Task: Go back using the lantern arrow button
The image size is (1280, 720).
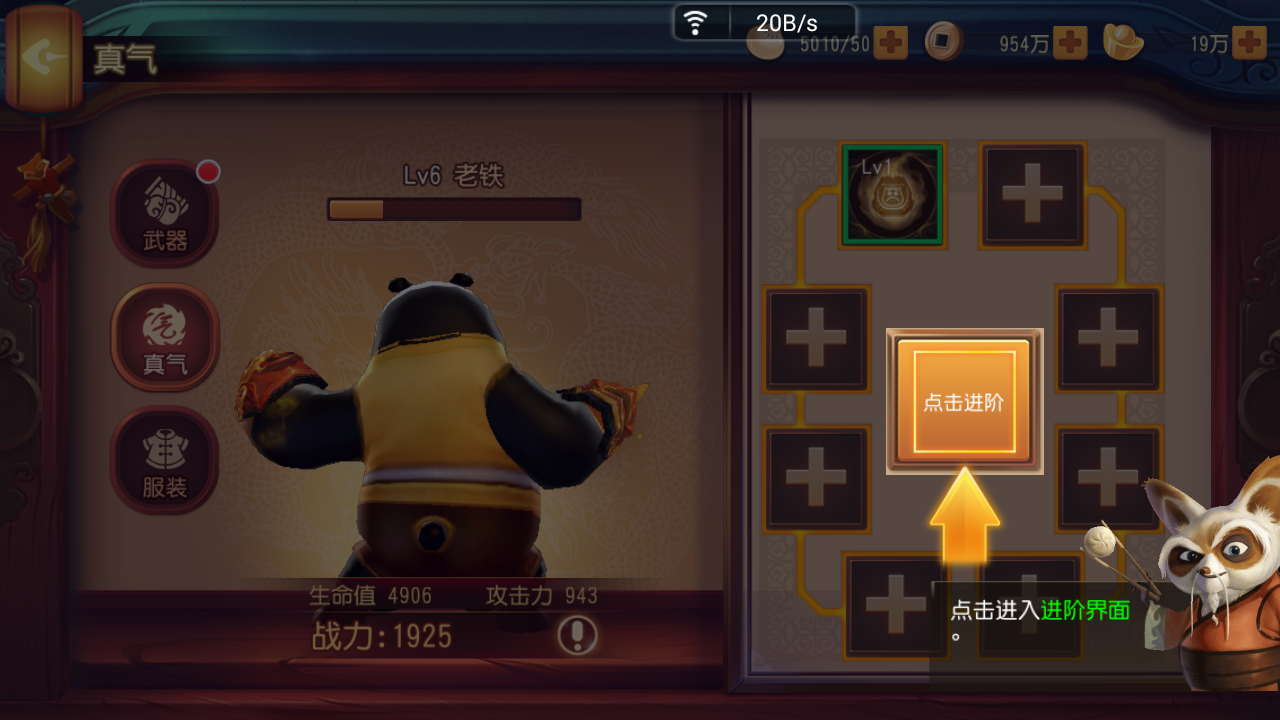Action: click(x=42, y=57)
